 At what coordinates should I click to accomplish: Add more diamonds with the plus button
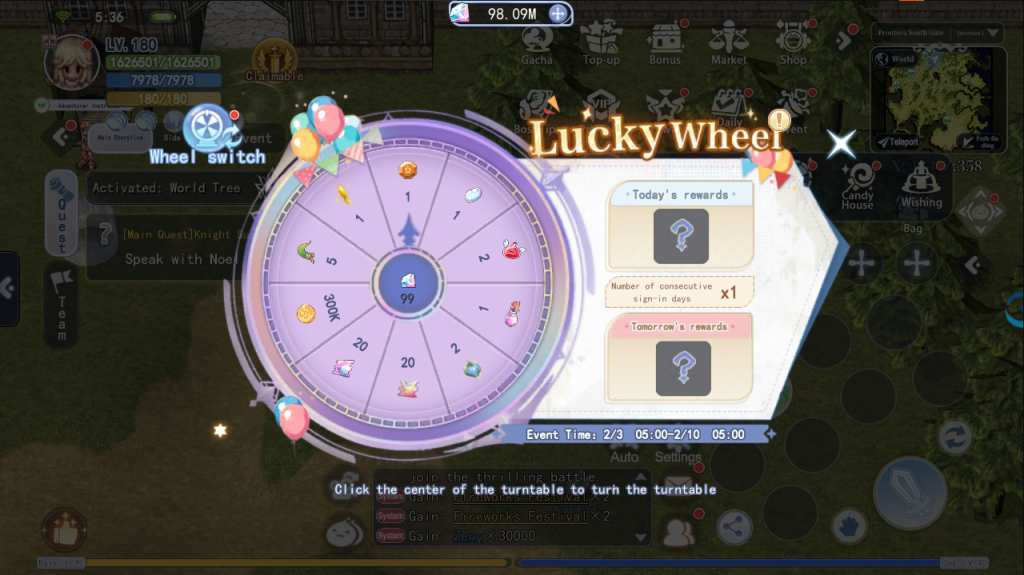(559, 14)
